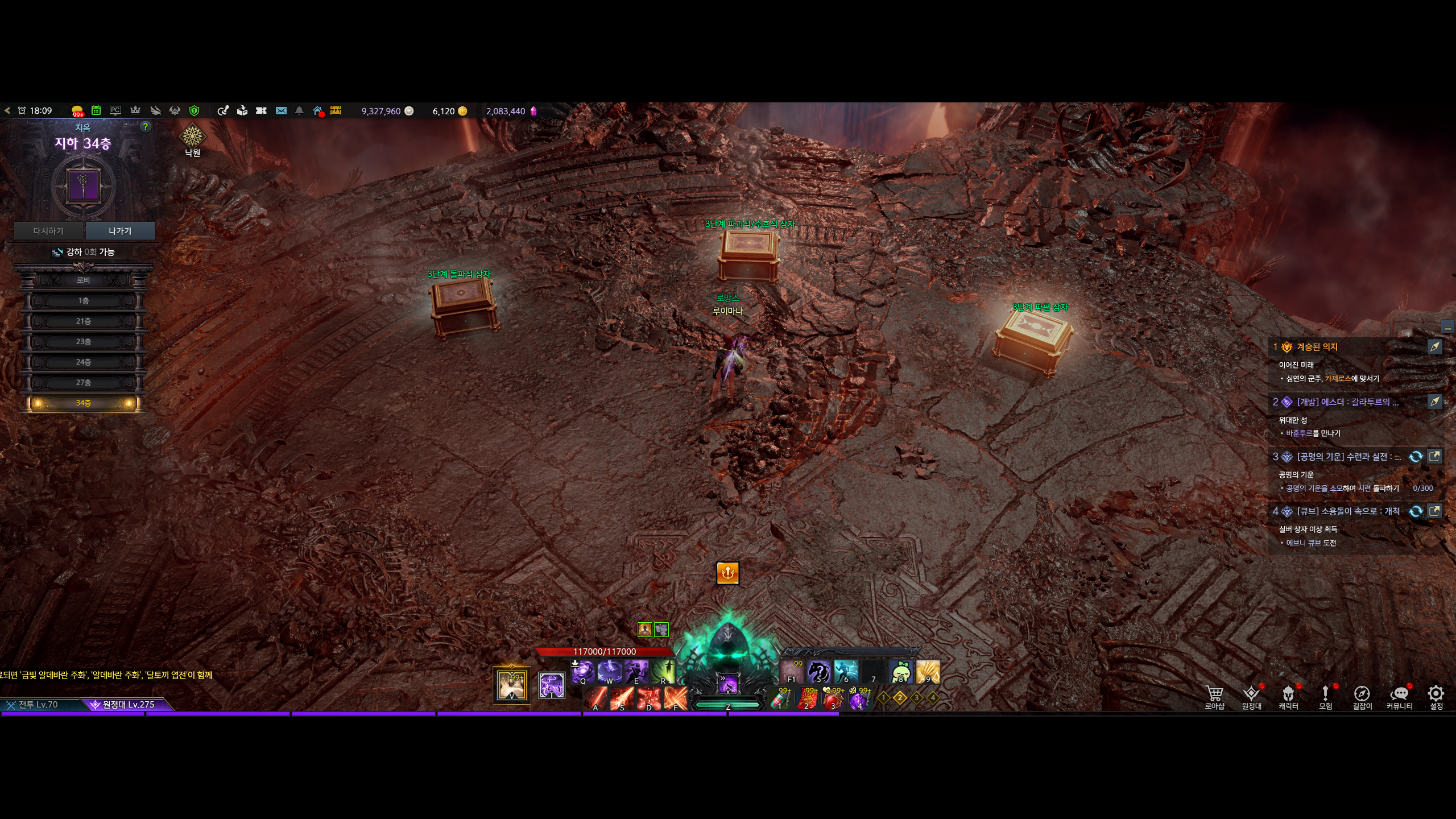Screen dimensions: 1456x819
Task: Open the 모험 adventure menu
Action: point(1325,697)
